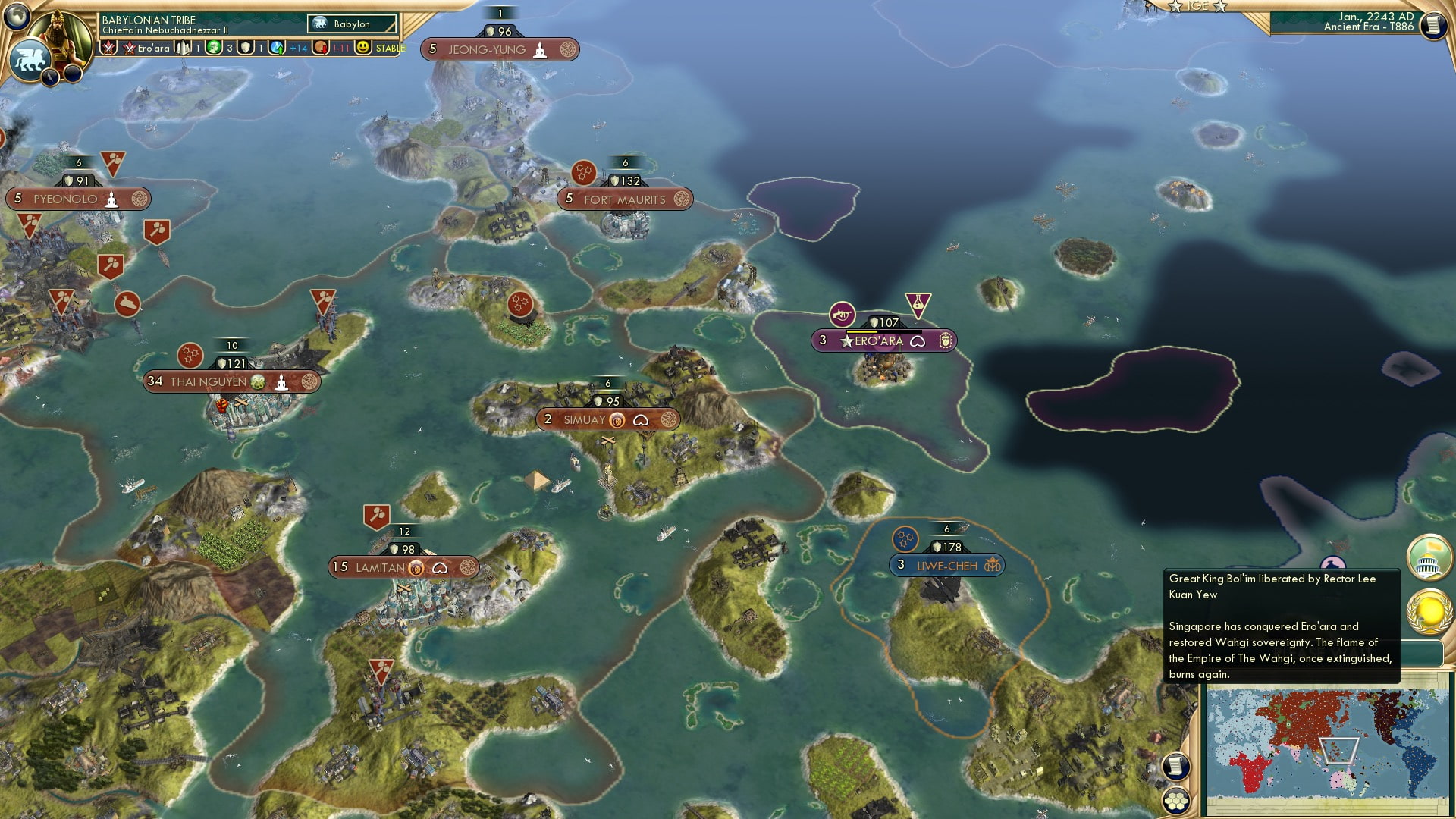Toggle the globe view button at top left
The height and width of the screenshot is (819, 1456).
(x=17, y=16)
